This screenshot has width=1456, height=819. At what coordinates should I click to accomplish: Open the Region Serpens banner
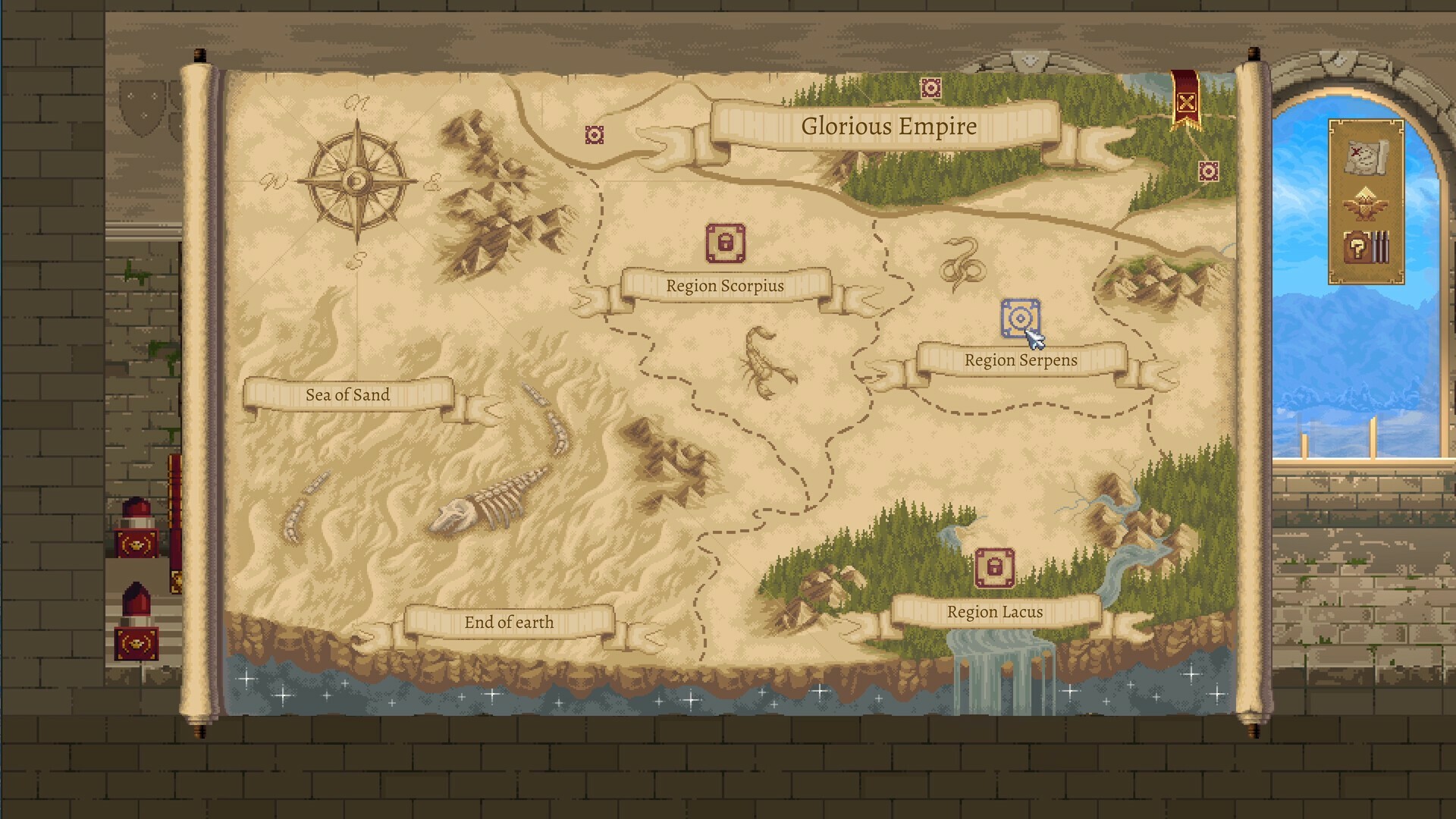[x=1020, y=360]
